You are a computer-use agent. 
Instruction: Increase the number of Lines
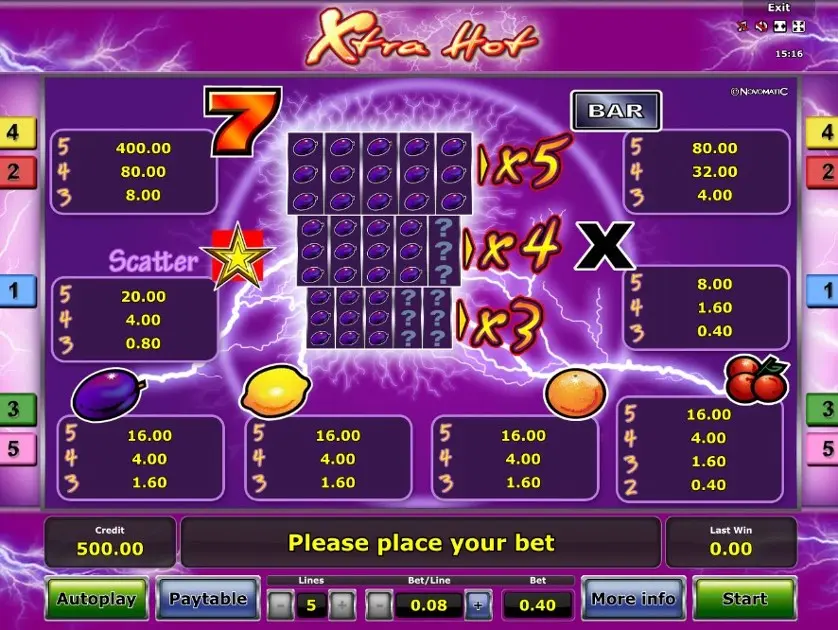(x=342, y=605)
